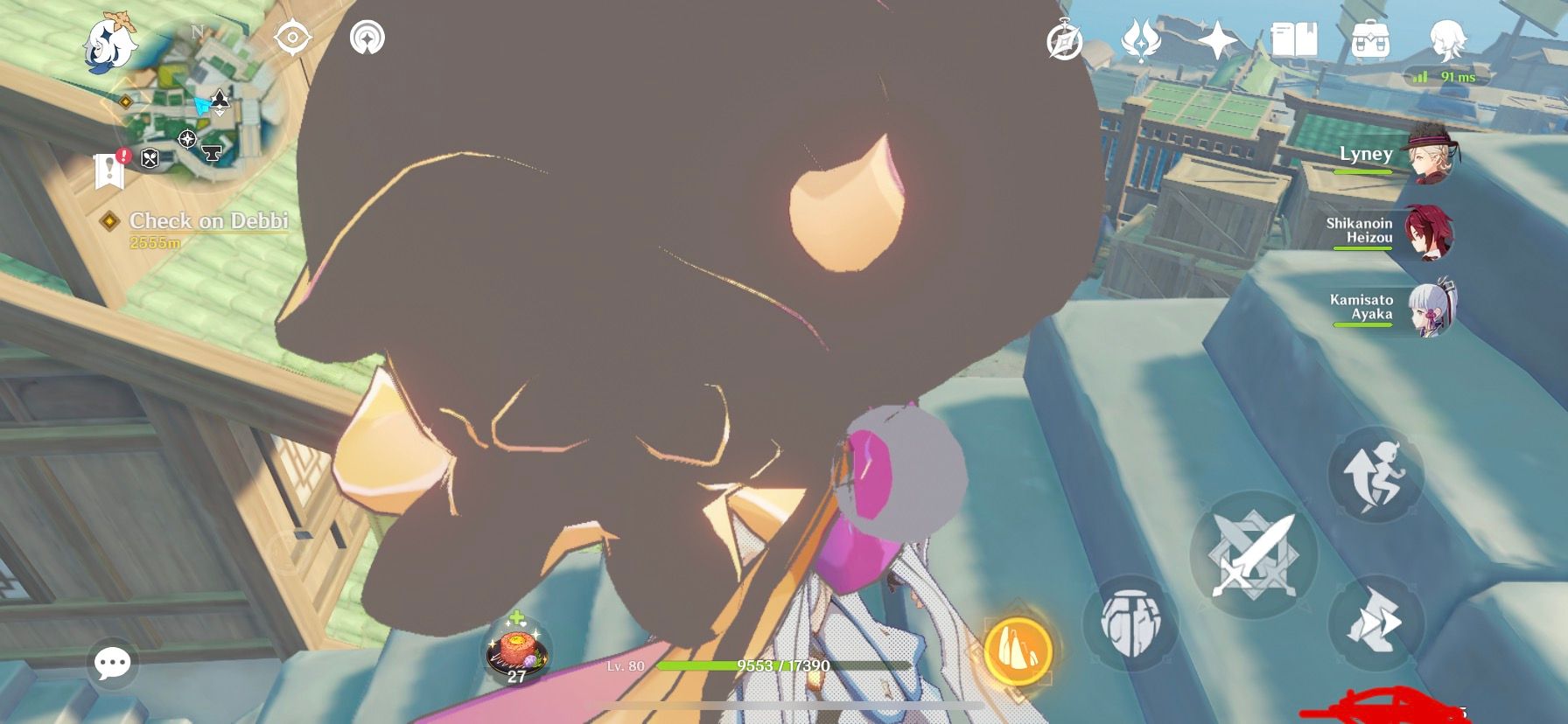Open the Wishes star icon
This screenshot has width=1568, height=724.
click(1219, 37)
